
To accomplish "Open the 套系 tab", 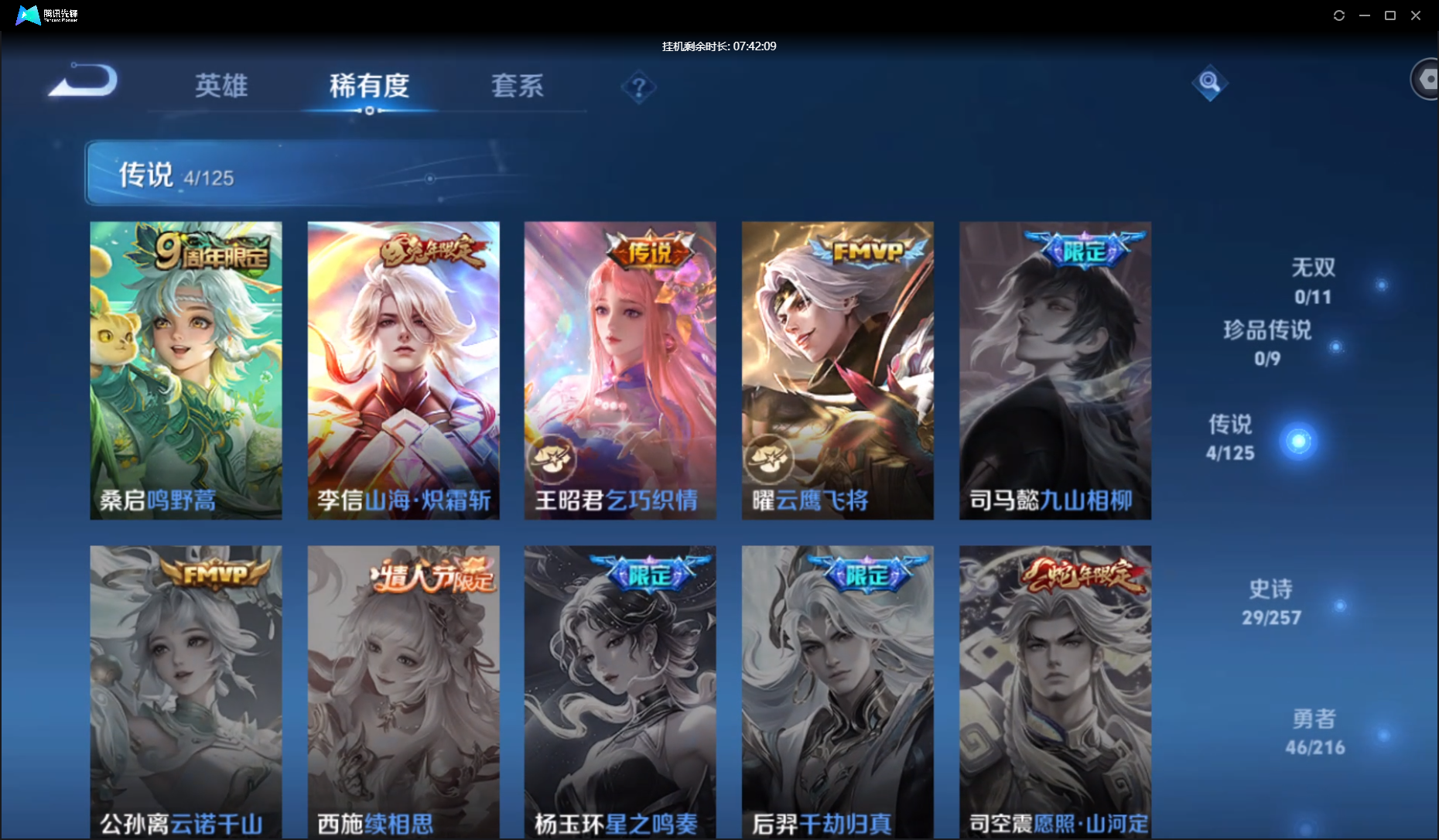I will coord(518,86).
